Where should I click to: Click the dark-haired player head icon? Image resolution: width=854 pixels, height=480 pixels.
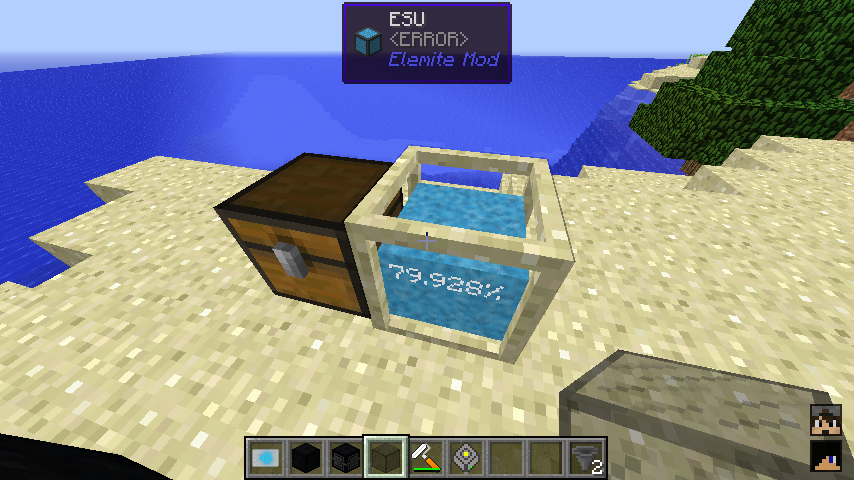pyautogui.click(x=825, y=457)
